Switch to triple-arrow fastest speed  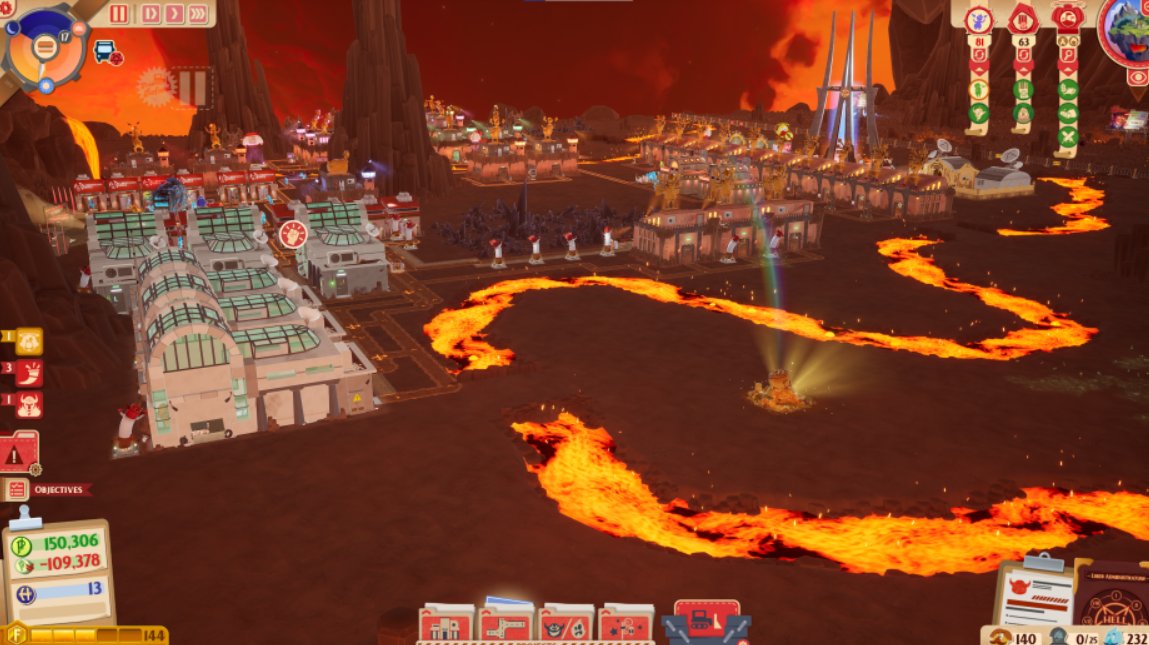[198, 13]
